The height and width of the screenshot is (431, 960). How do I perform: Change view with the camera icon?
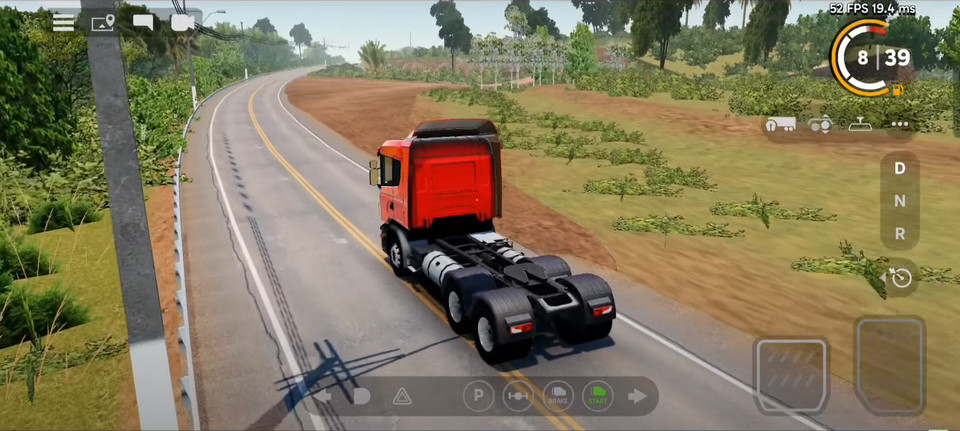point(183,22)
